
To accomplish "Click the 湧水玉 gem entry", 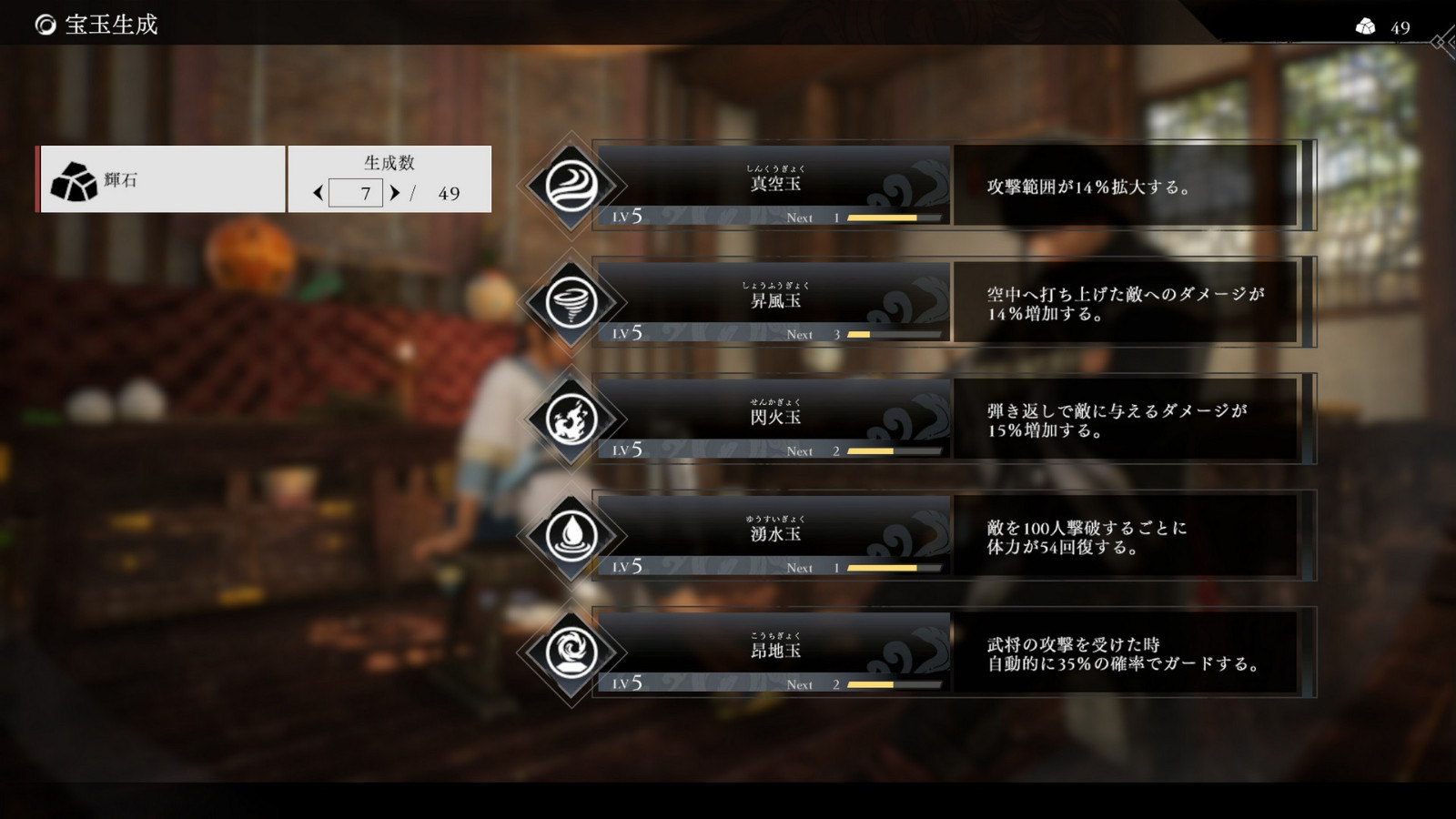I will point(773,533).
